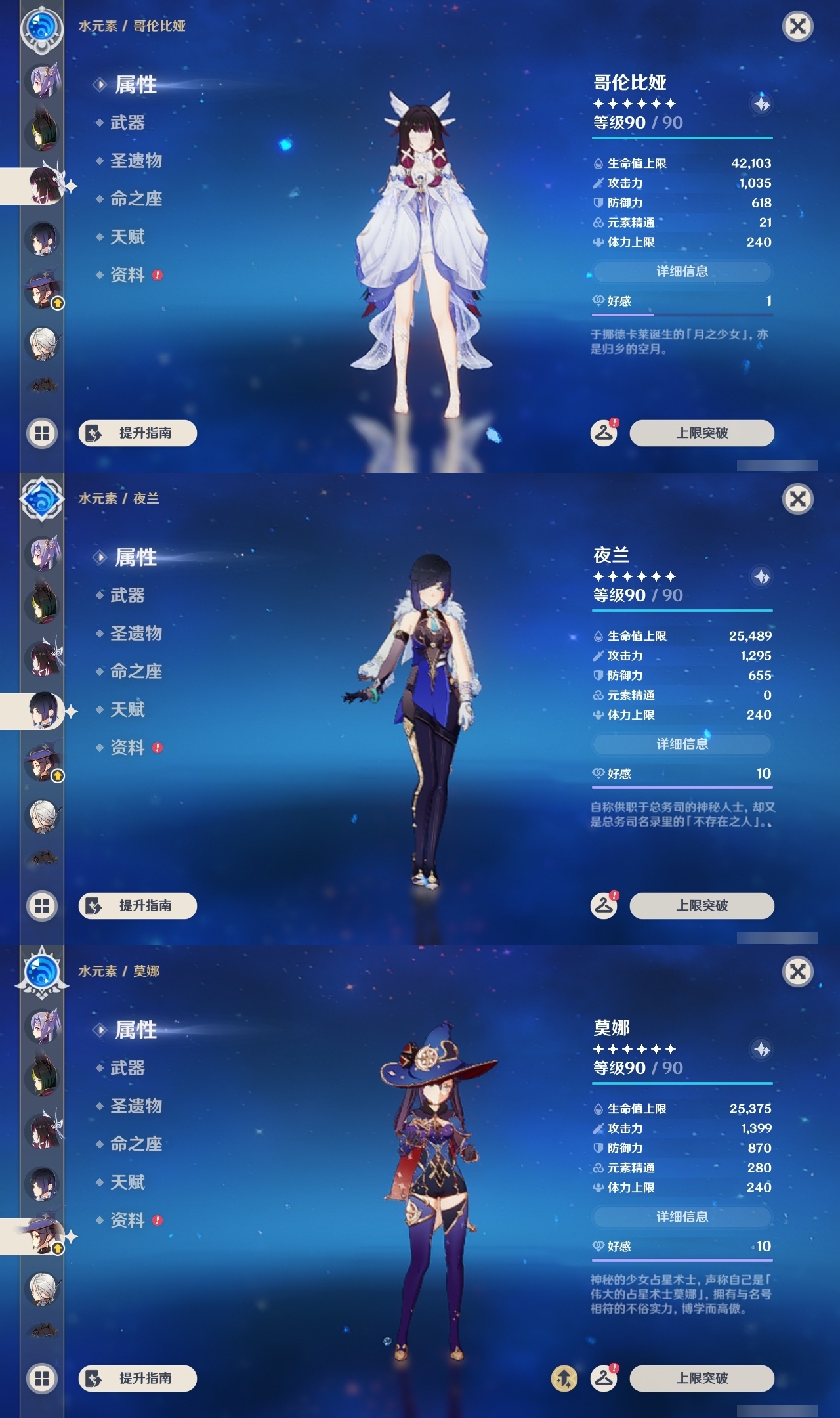Screen dimensions: 840x1418
Task: Switch to the 命之座 tab
Action: (x=135, y=198)
